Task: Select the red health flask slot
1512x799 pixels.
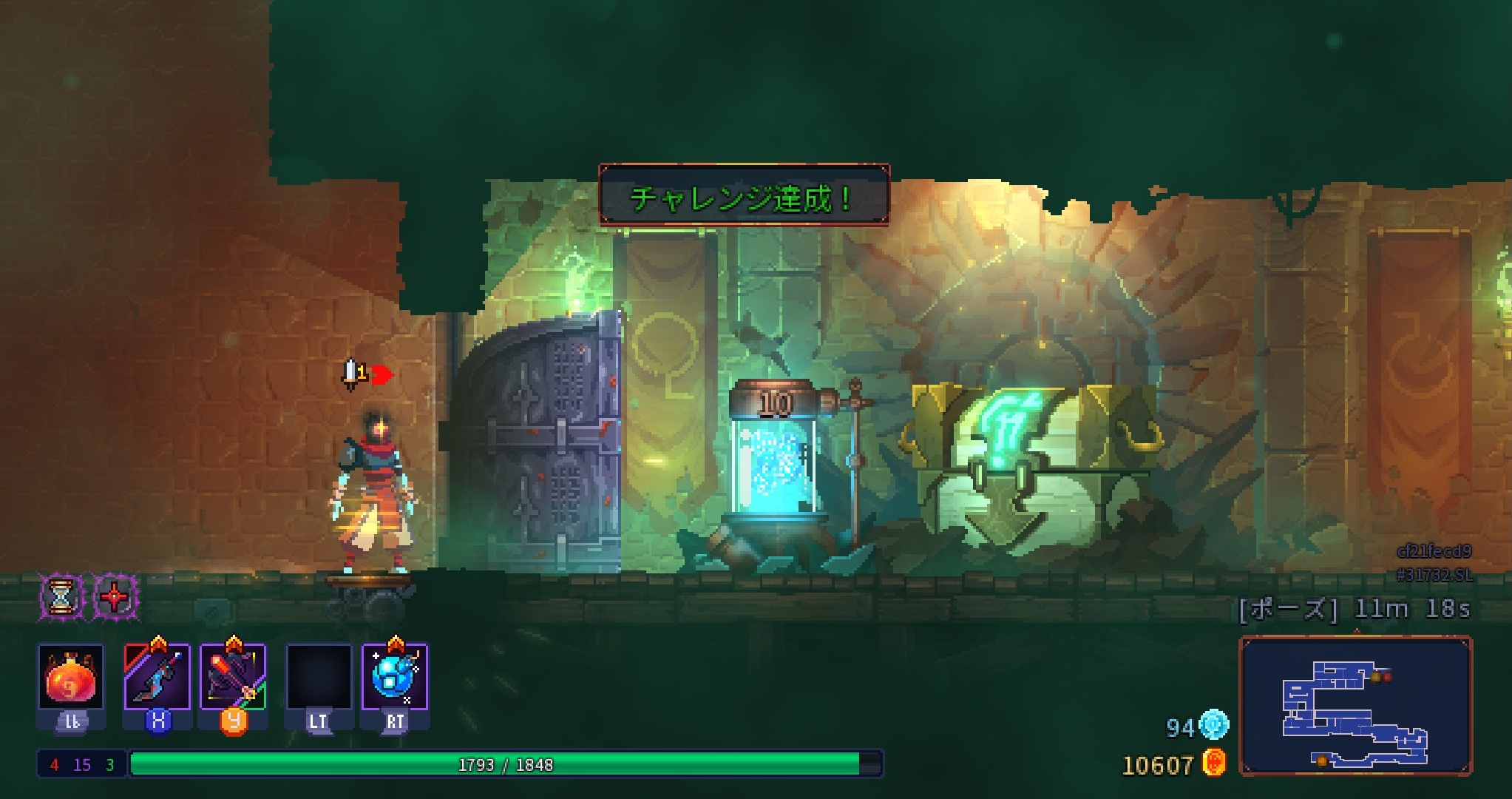Action: (x=71, y=677)
